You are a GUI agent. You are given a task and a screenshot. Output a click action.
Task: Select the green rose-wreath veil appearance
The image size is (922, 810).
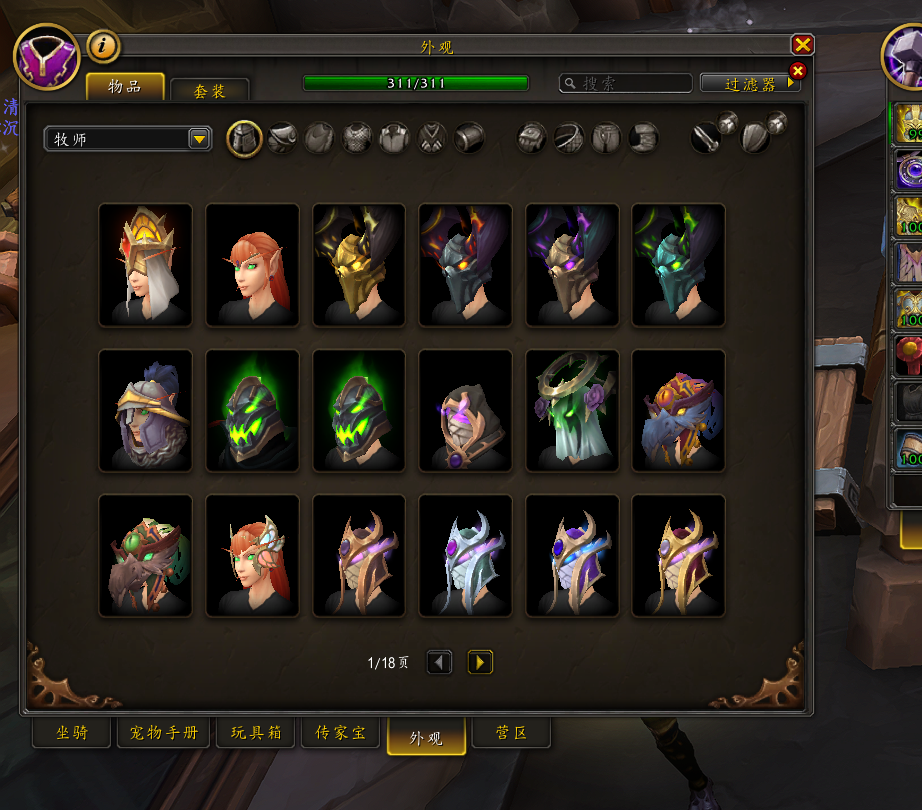(x=572, y=410)
